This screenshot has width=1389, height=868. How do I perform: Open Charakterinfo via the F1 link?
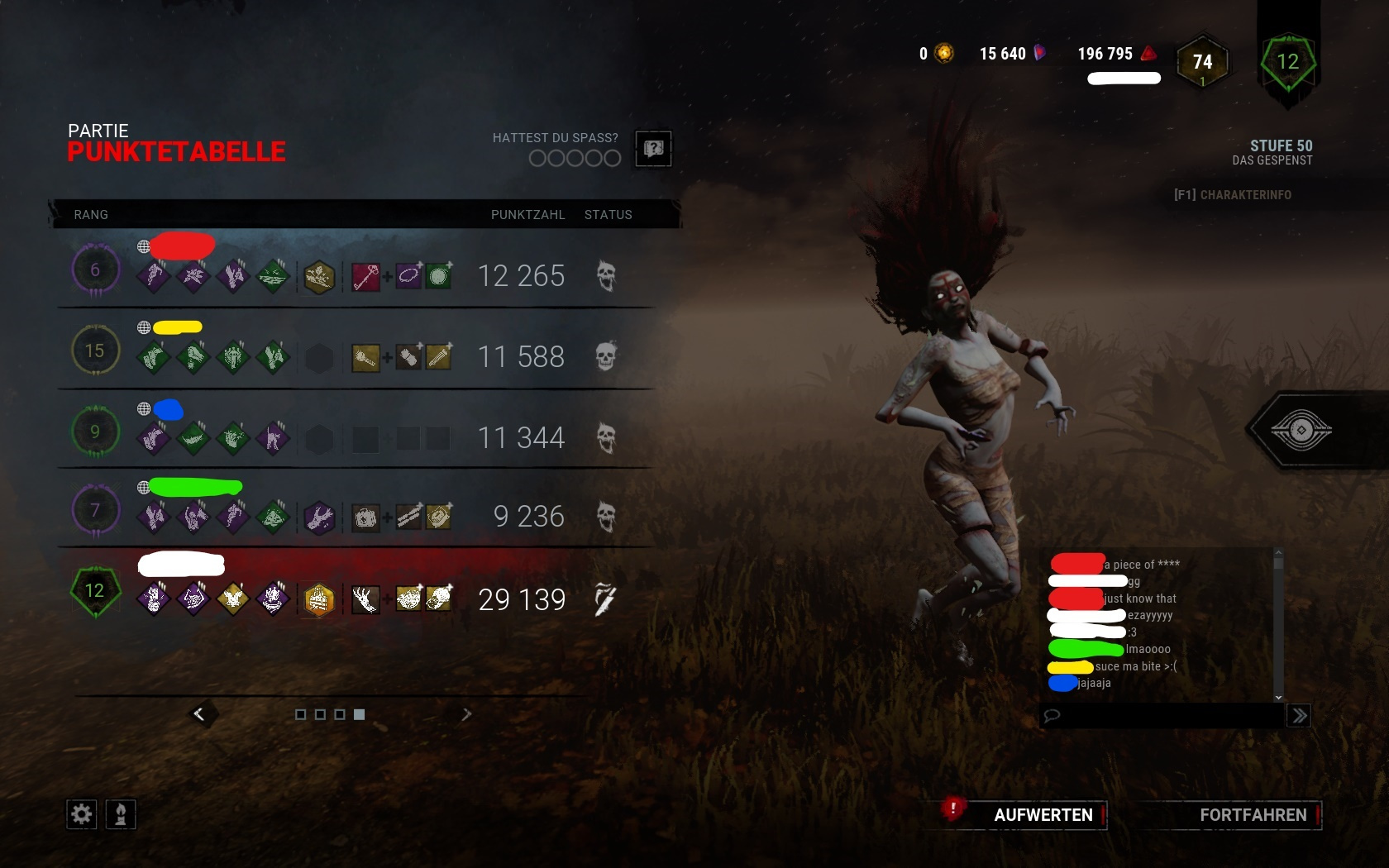click(x=1233, y=195)
